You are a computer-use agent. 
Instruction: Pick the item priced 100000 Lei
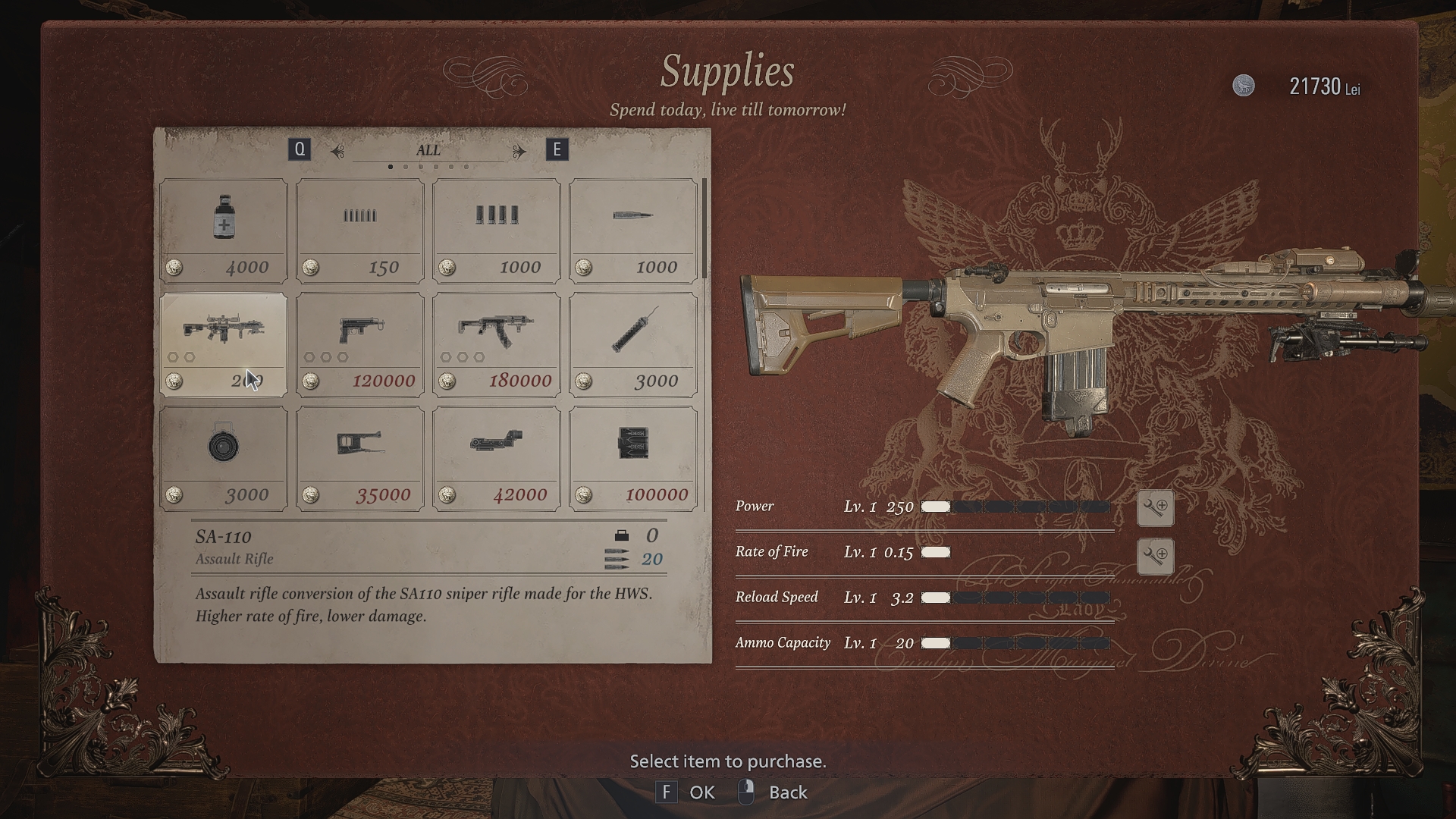coord(633,457)
